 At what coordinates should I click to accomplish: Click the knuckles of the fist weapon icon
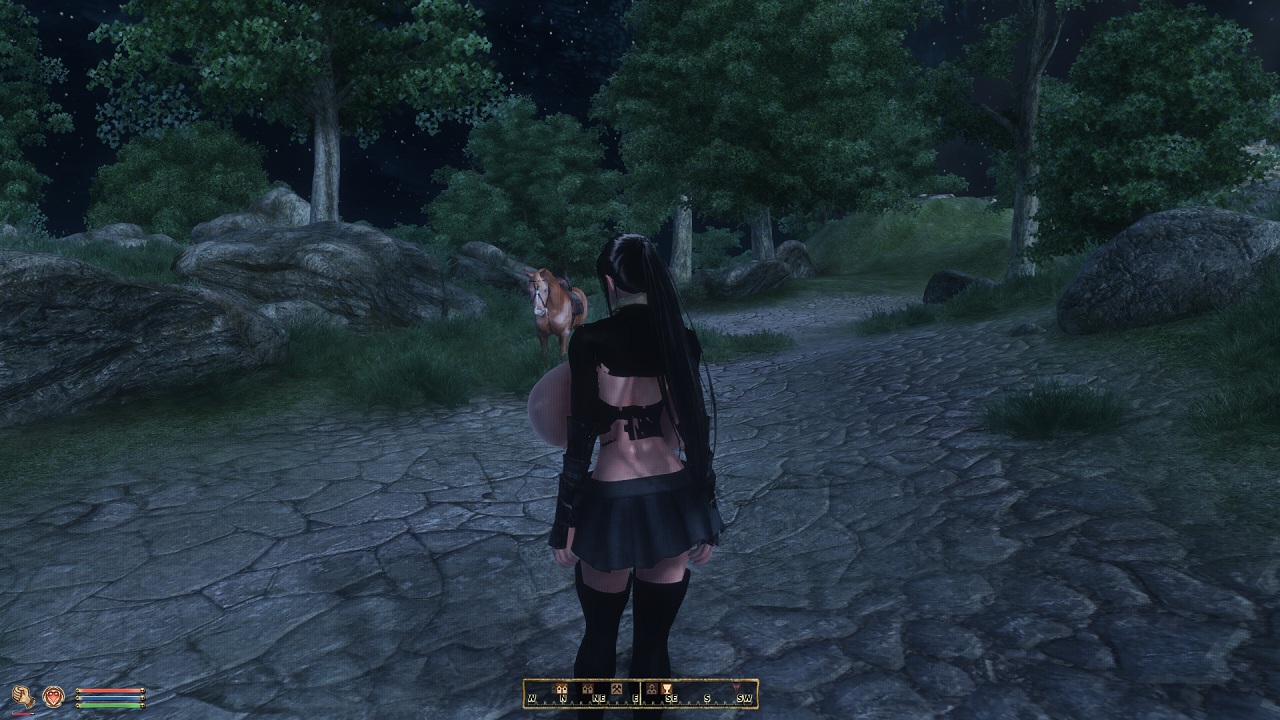tap(18, 691)
